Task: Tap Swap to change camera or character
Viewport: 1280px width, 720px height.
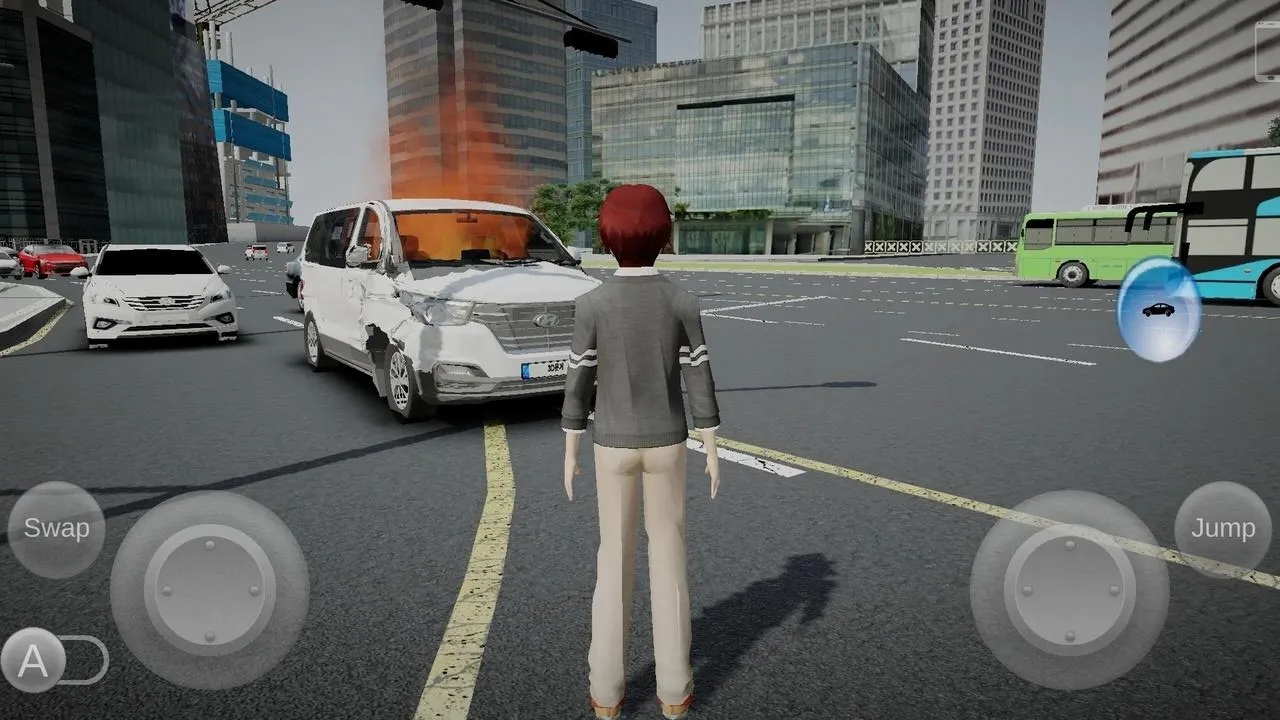Action: pyautogui.click(x=55, y=528)
